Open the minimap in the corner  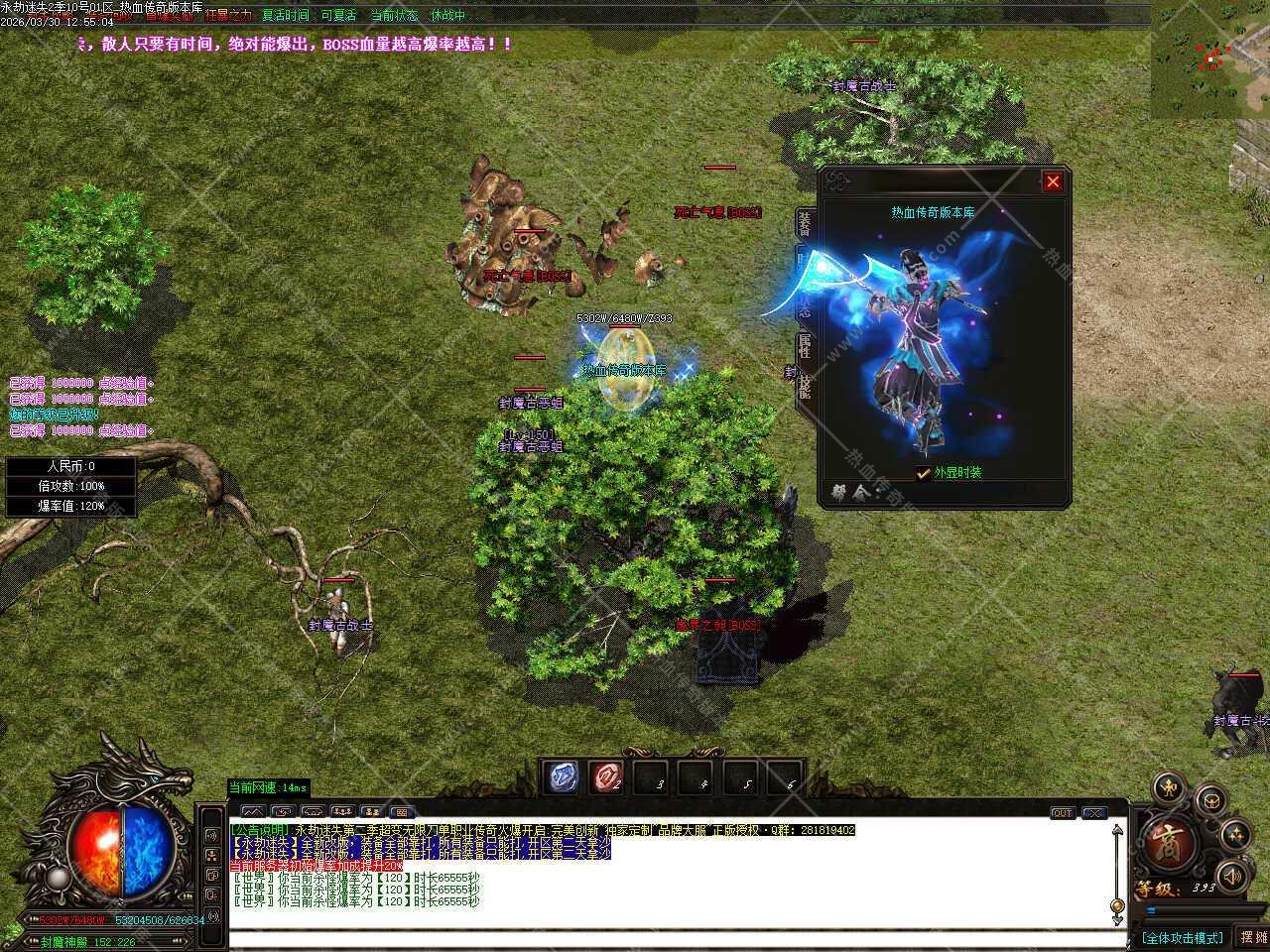click(x=1209, y=59)
